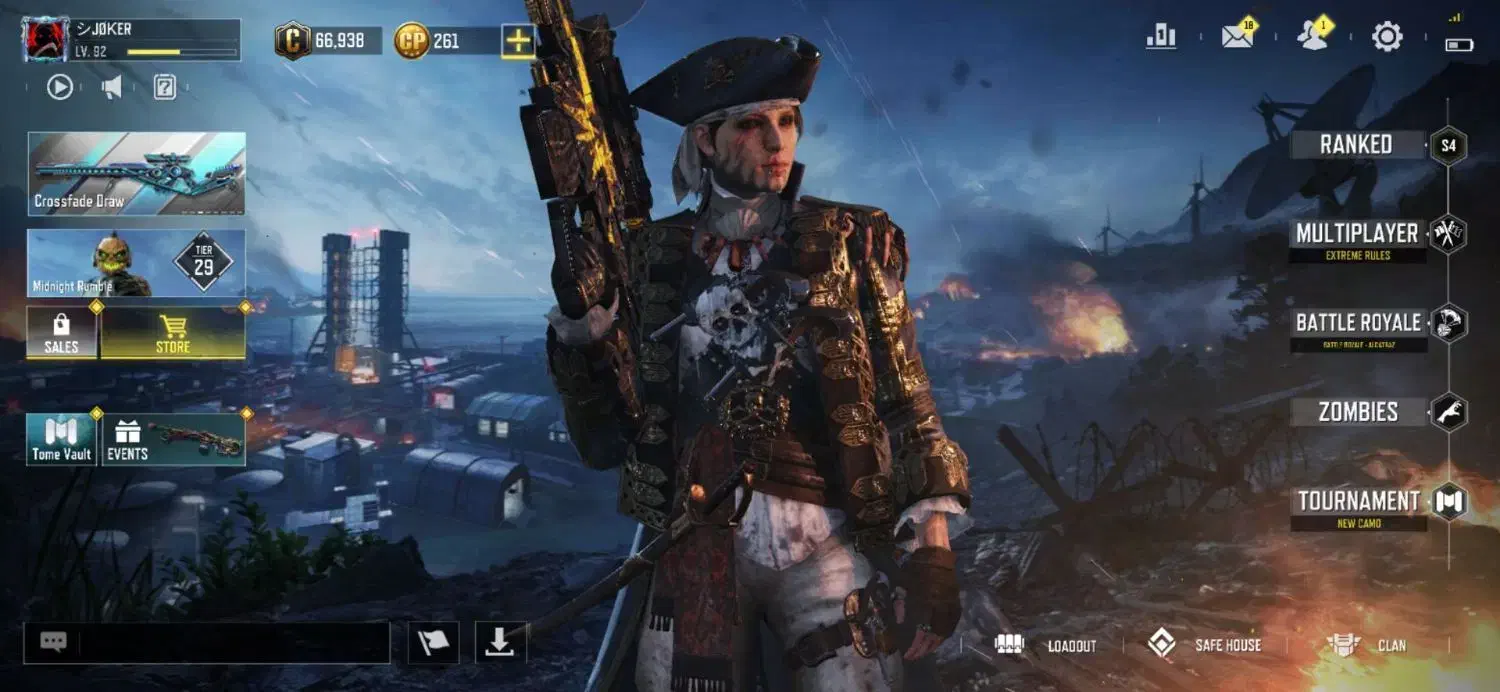Screen dimensions: 1500x692
Task: Select the Tournament mode
Action: 1358,501
